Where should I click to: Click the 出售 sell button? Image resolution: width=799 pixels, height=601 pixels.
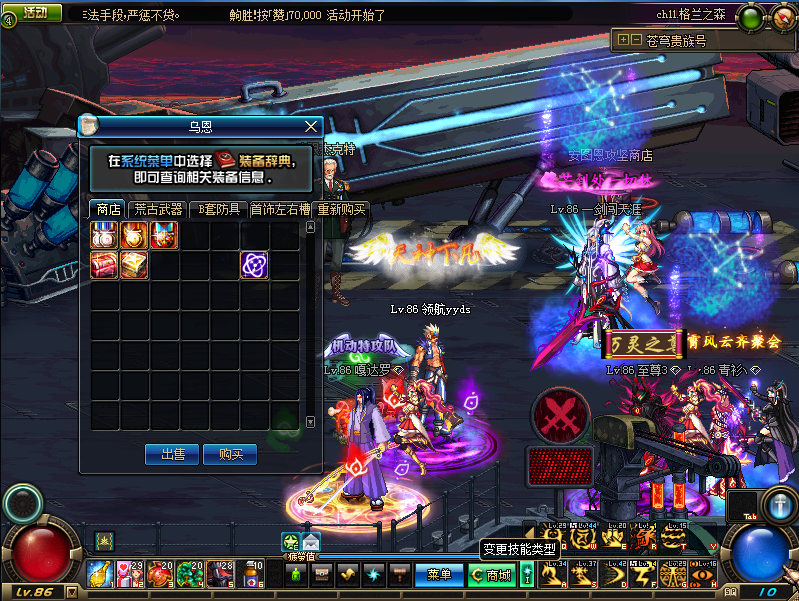[172, 454]
